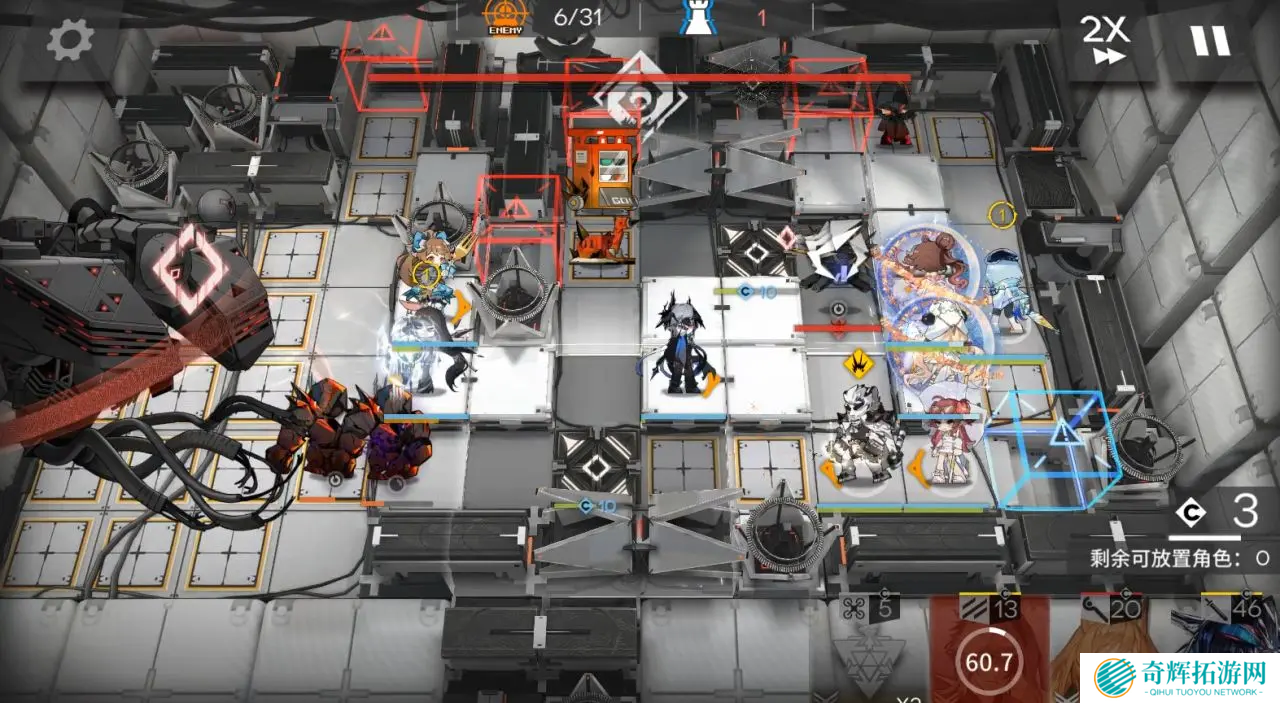Viewport: 1280px width, 703px height.
Task: Pause the battle
Action: [1209, 41]
